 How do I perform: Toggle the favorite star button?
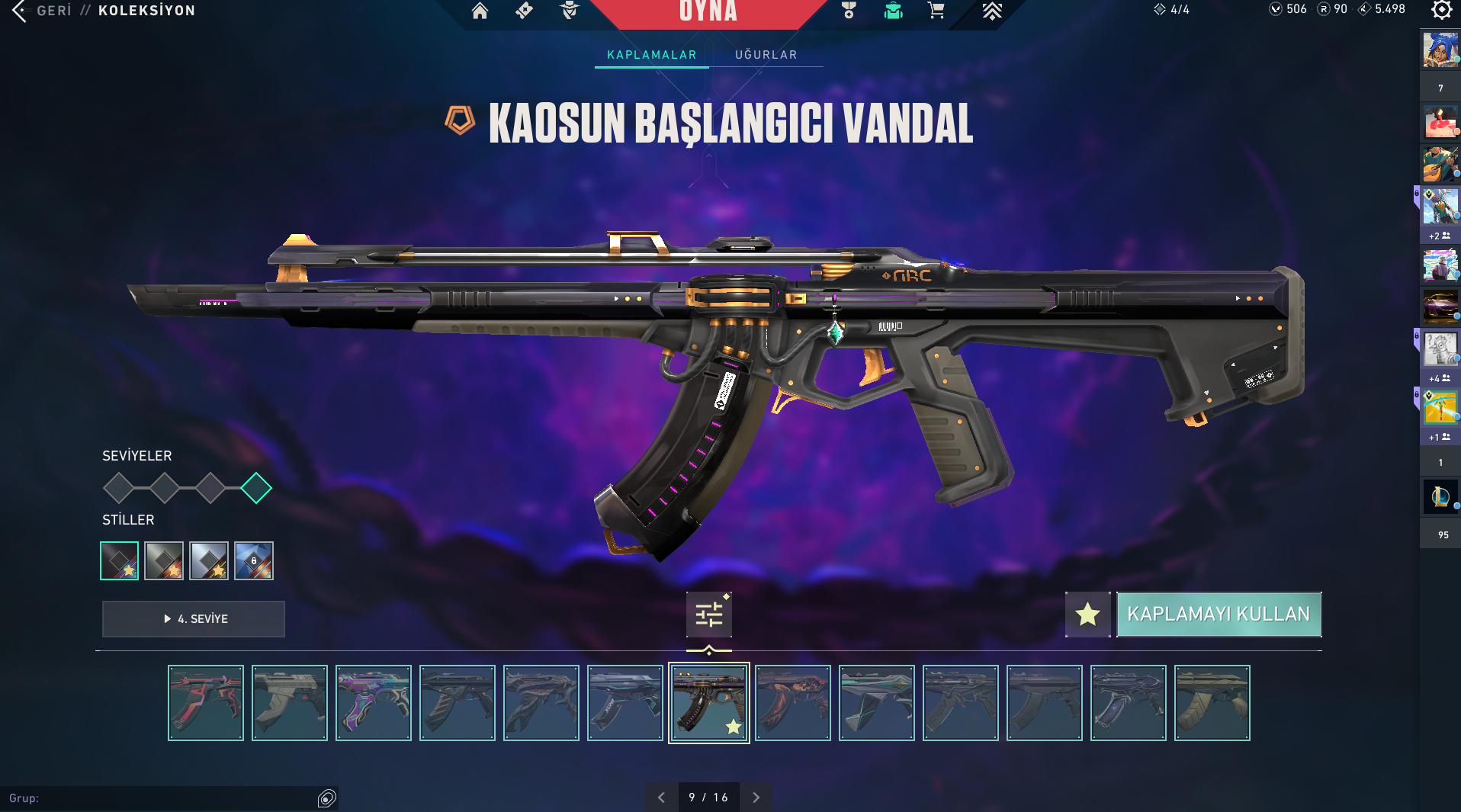1087,615
